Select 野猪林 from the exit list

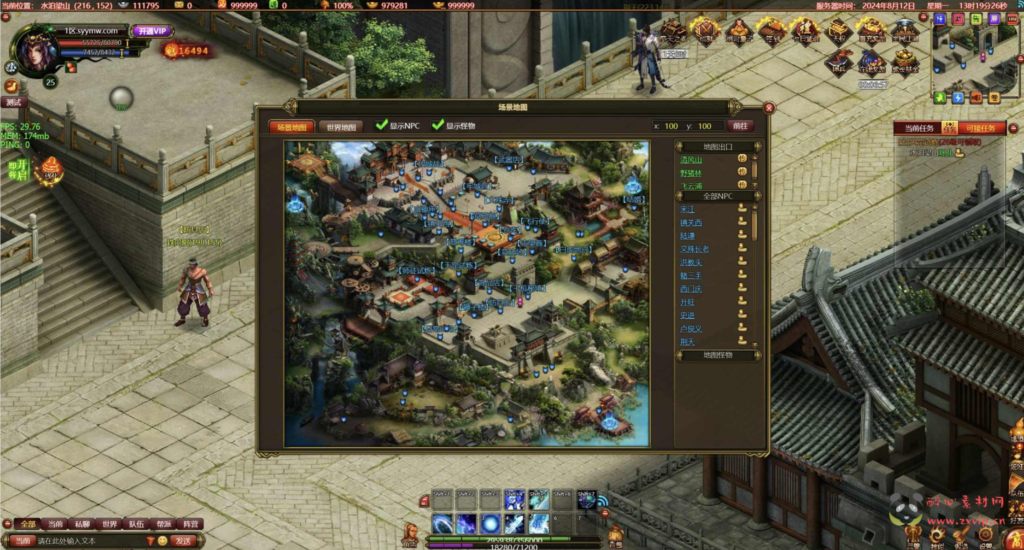click(x=692, y=173)
